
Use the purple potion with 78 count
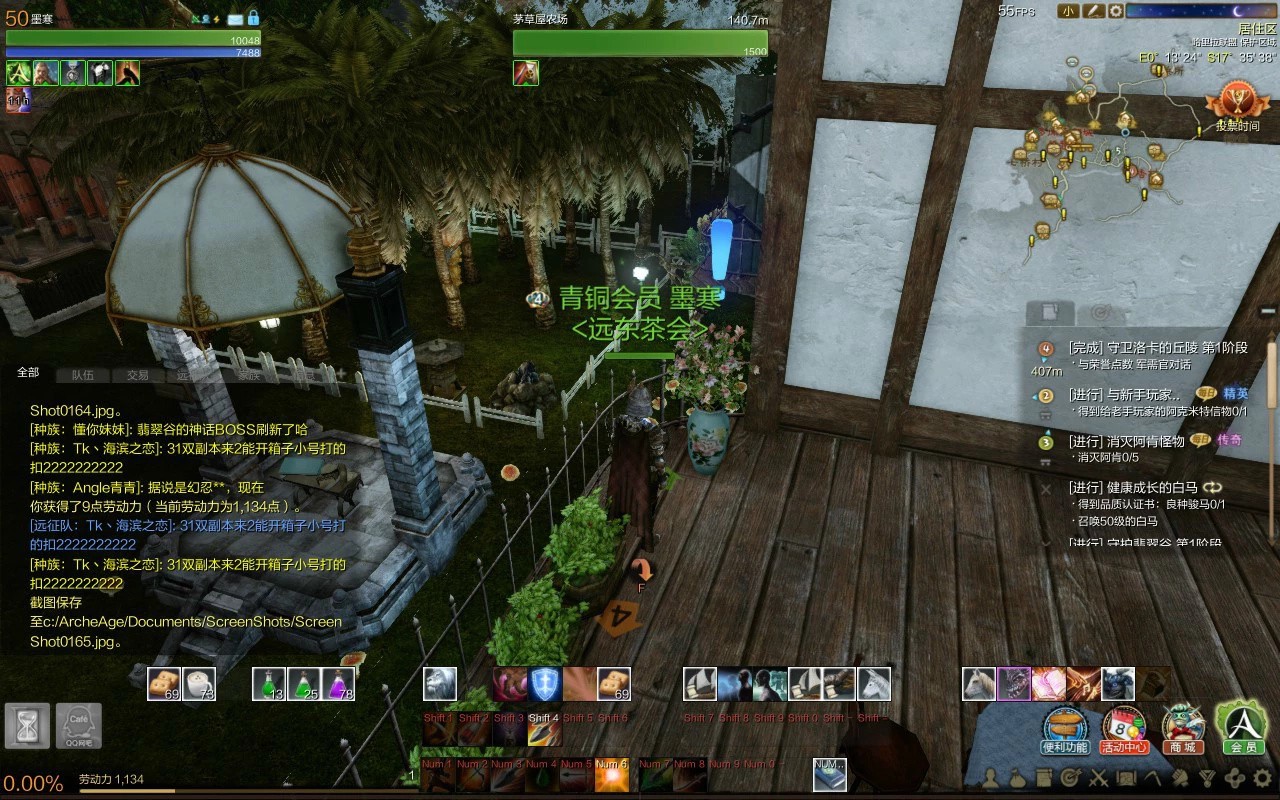tap(338, 683)
